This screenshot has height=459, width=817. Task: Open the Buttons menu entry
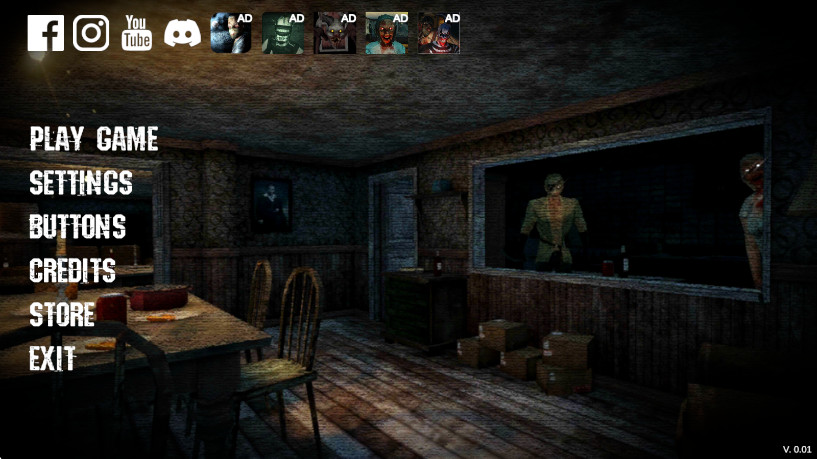(x=78, y=227)
